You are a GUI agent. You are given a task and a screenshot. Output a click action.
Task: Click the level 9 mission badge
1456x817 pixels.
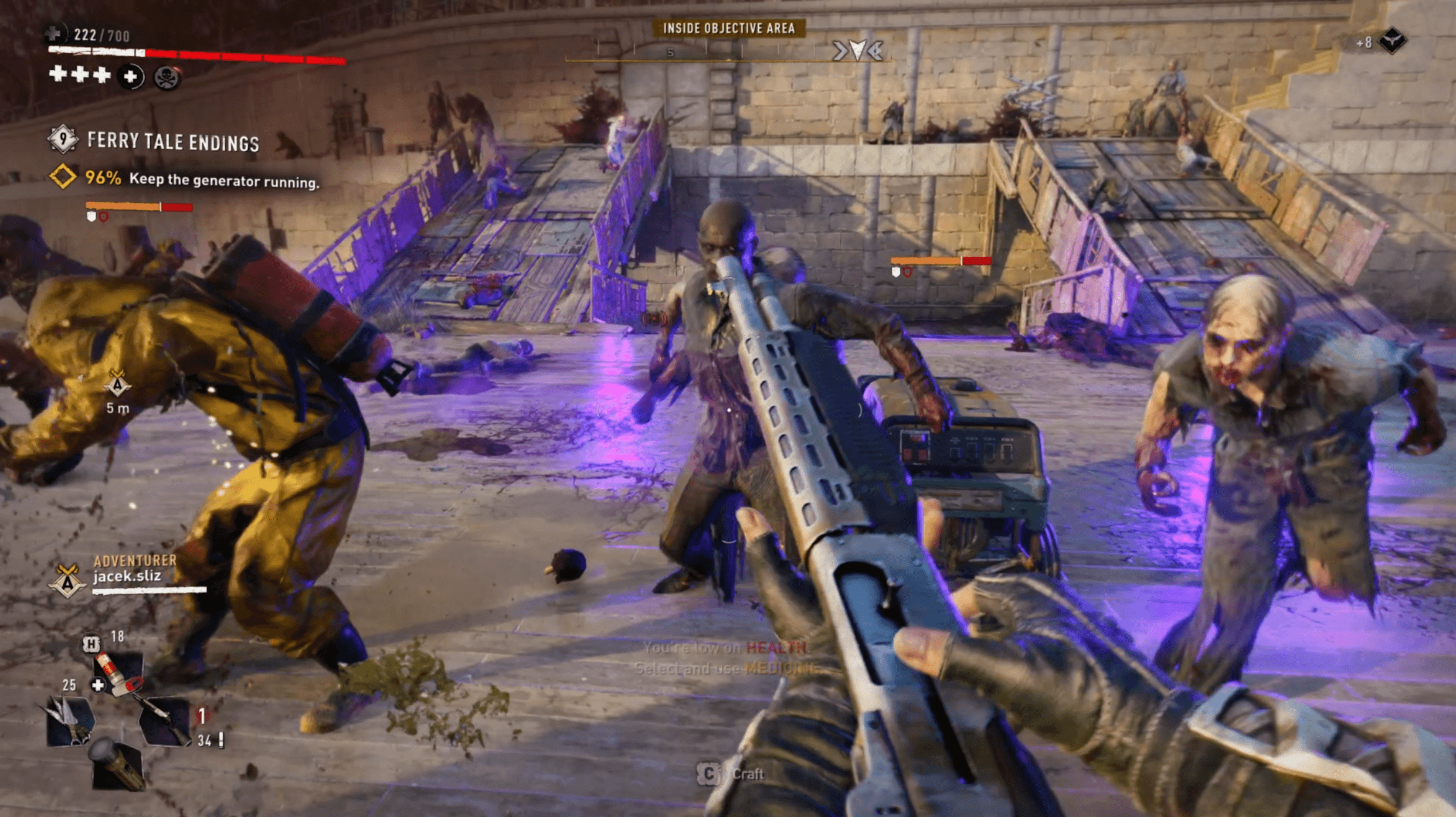[x=63, y=139]
